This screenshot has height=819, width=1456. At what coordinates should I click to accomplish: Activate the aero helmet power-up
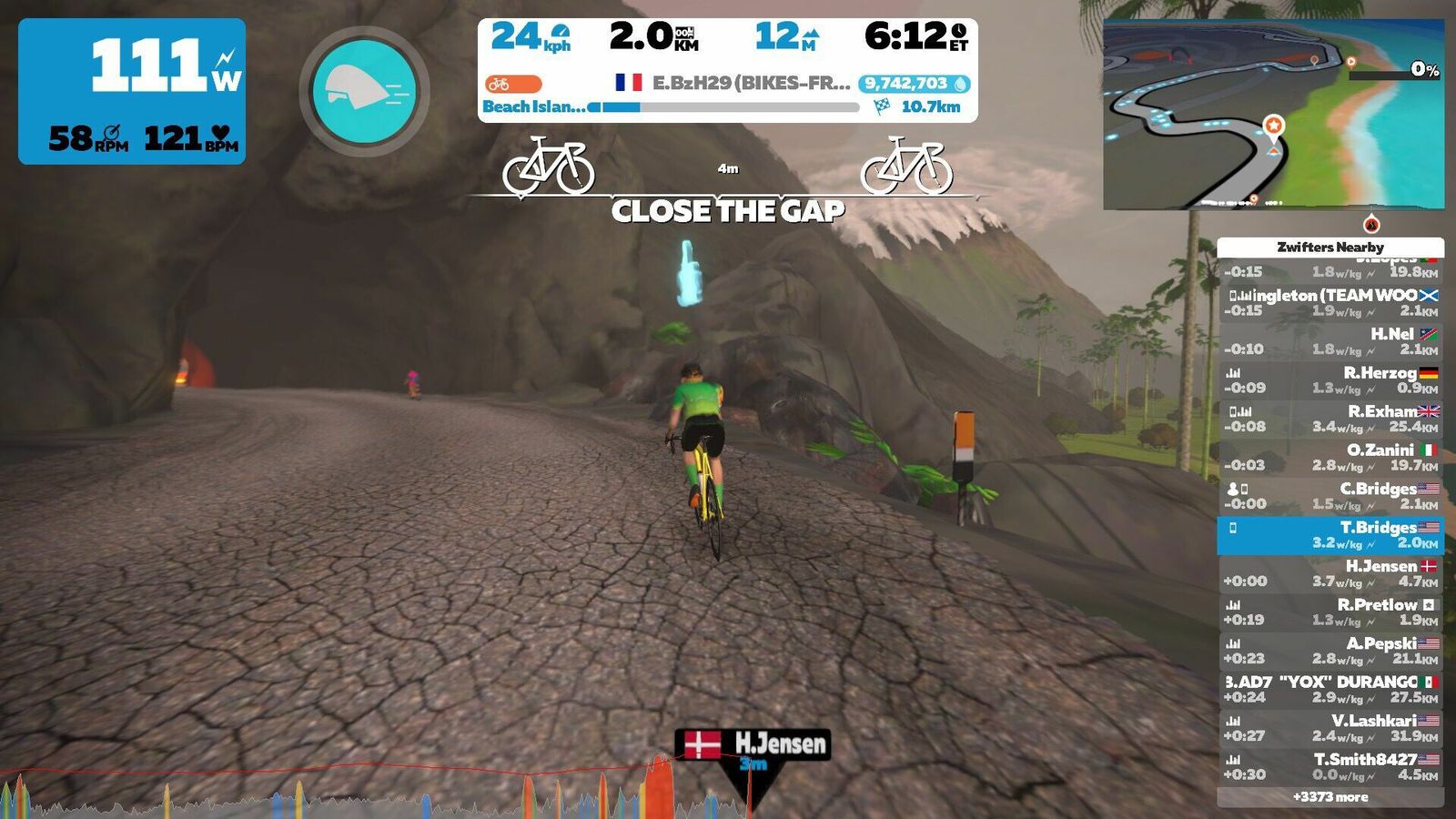tap(364, 91)
